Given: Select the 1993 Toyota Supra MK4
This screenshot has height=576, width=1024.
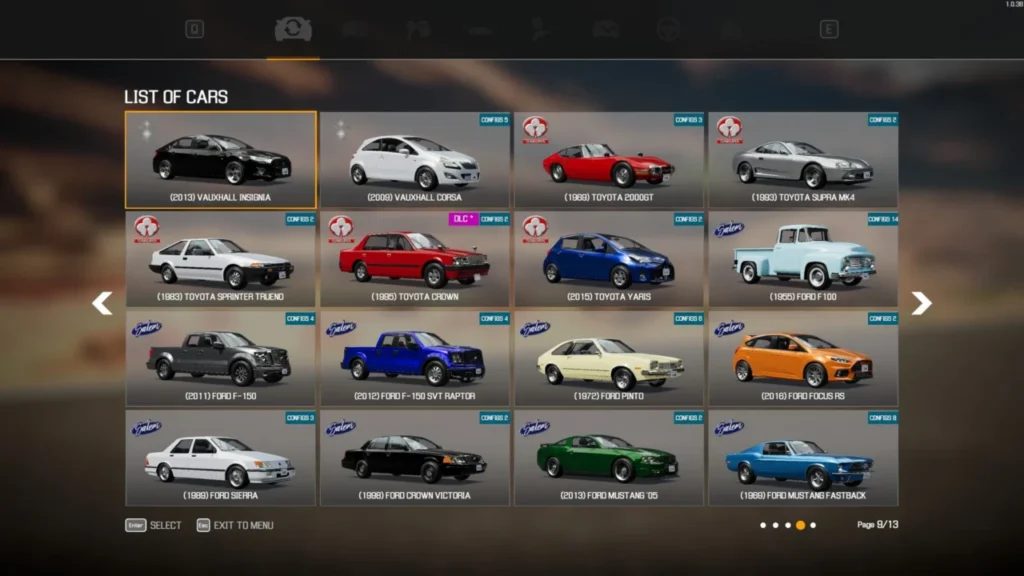Looking at the screenshot, I should [x=803, y=160].
